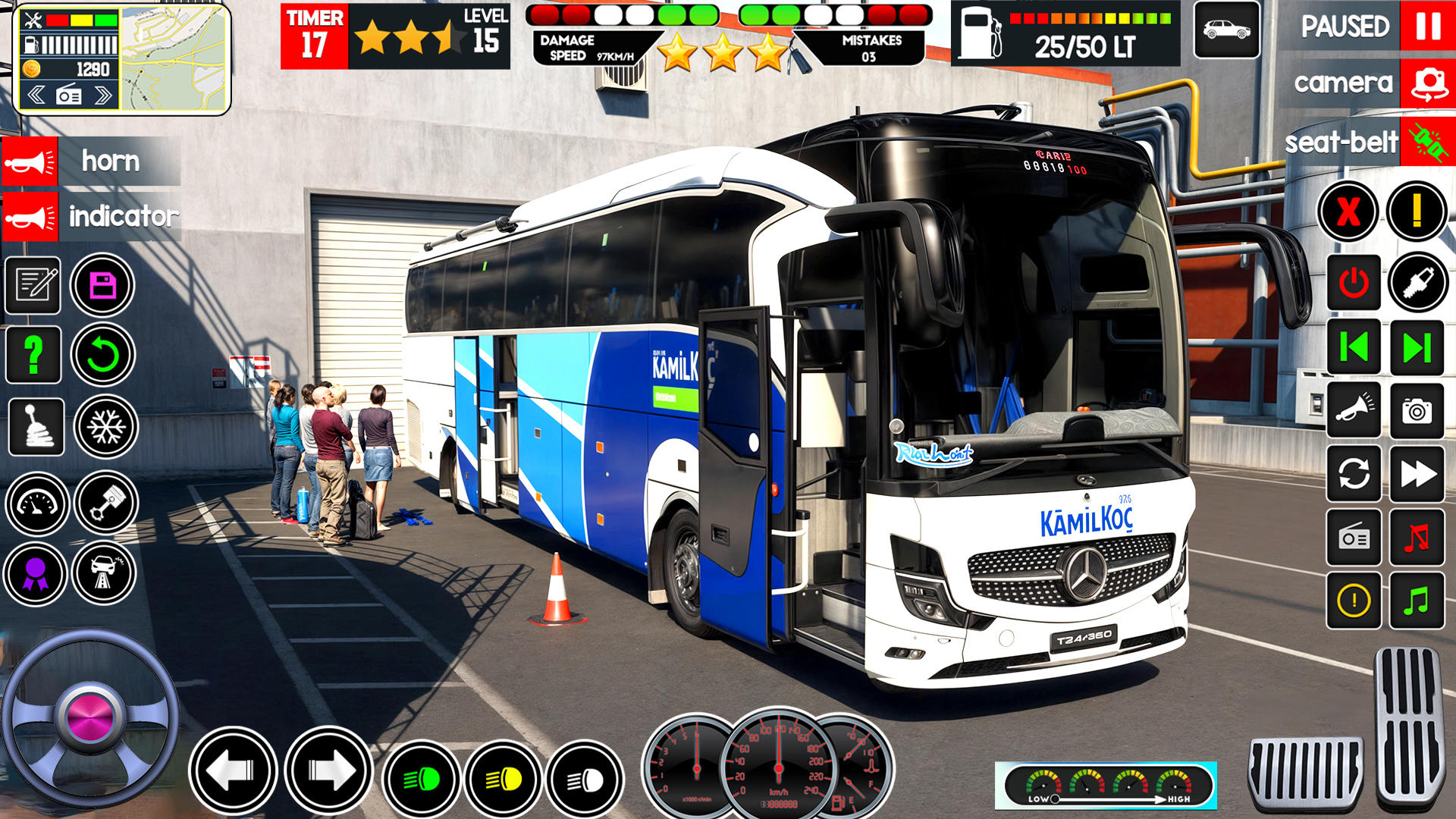The height and width of the screenshot is (819, 1456).
Task: Toggle the snowflake air conditioning icon
Action: click(x=105, y=427)
